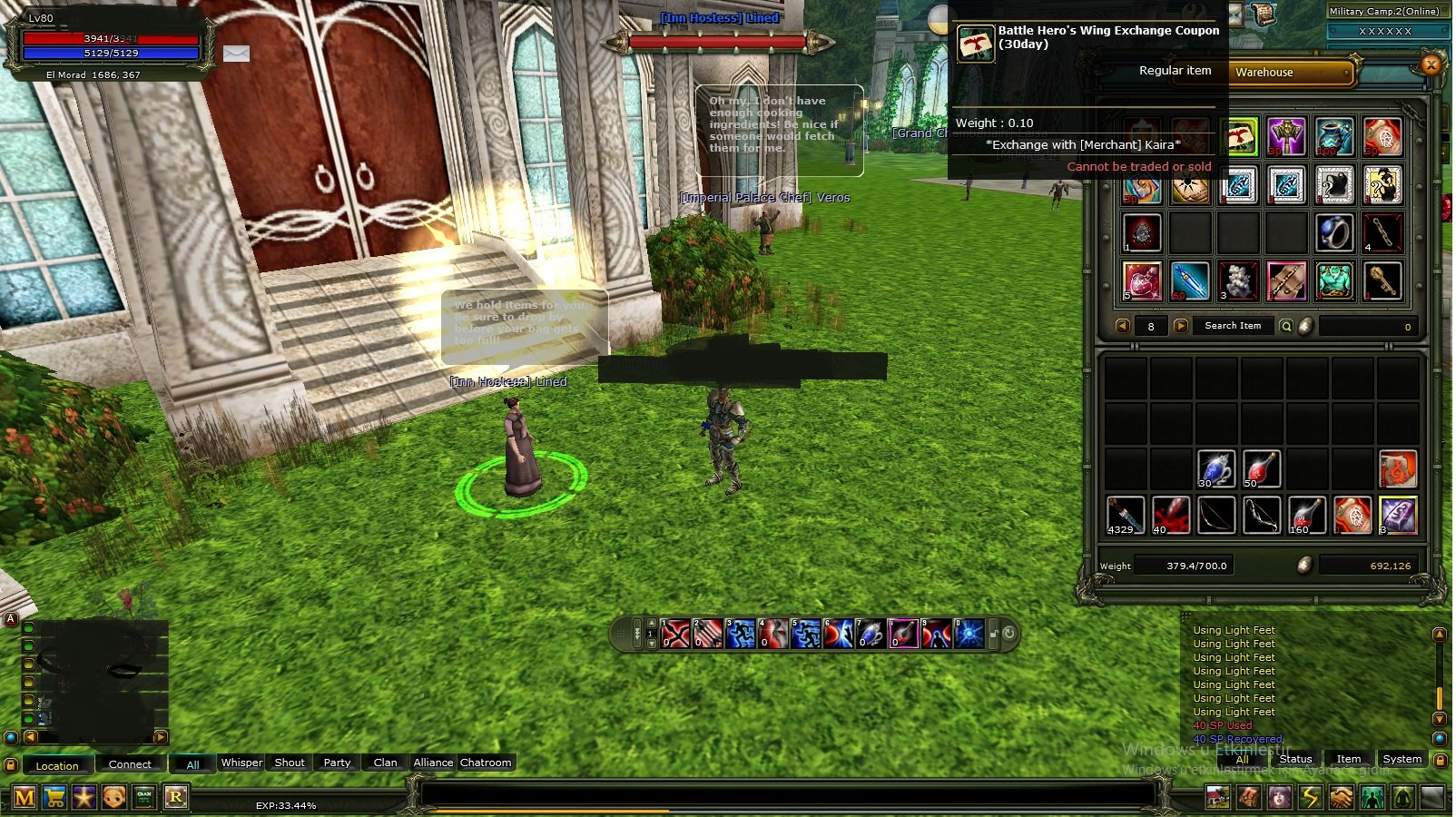Go to next warehouse page
Image resolution: width=1456 pixels, height=817 pixels.
pos(1181,326)
